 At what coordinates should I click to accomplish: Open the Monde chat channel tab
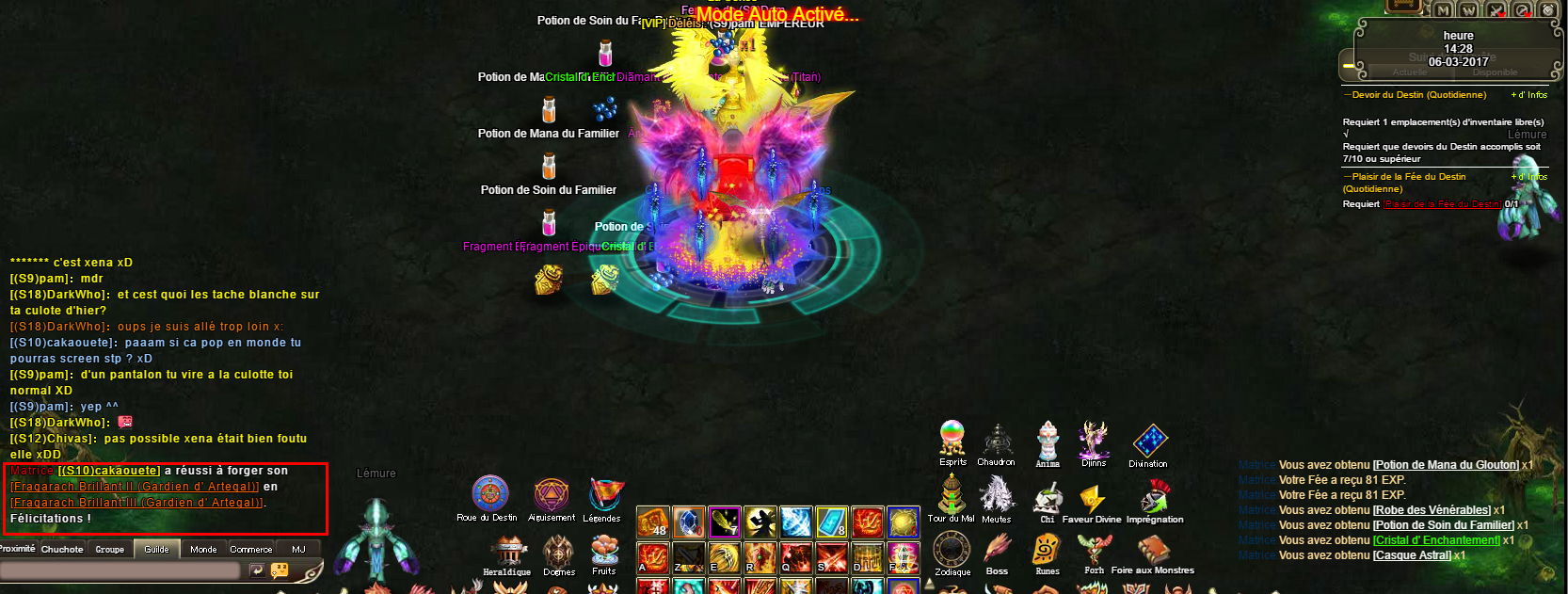tap(203, 549)
